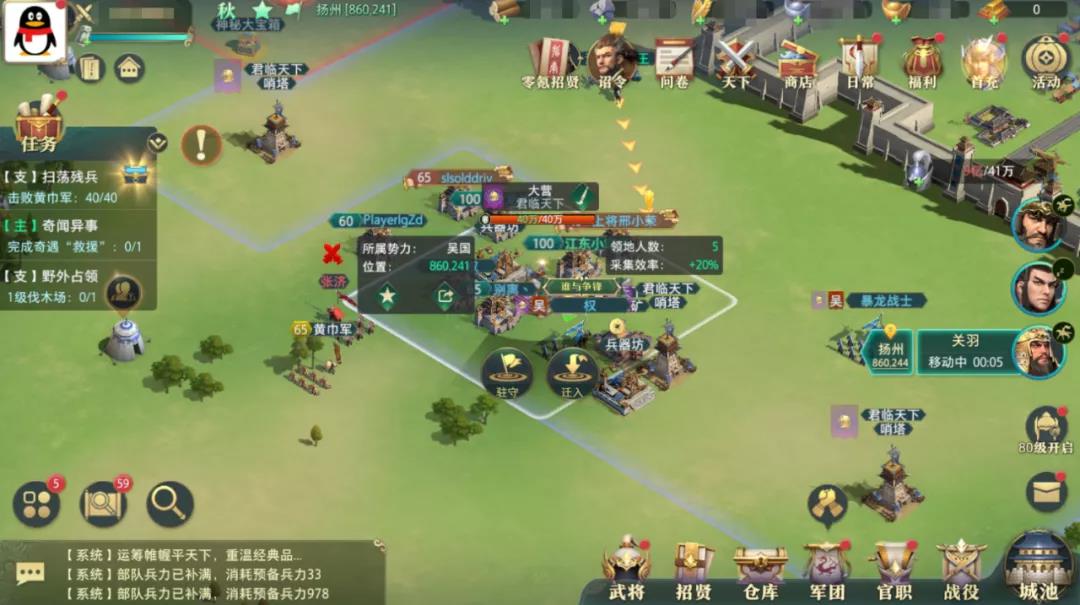1080x605 pixels.
Task: Open the magnifying glass search
Action: click(170, 504)
